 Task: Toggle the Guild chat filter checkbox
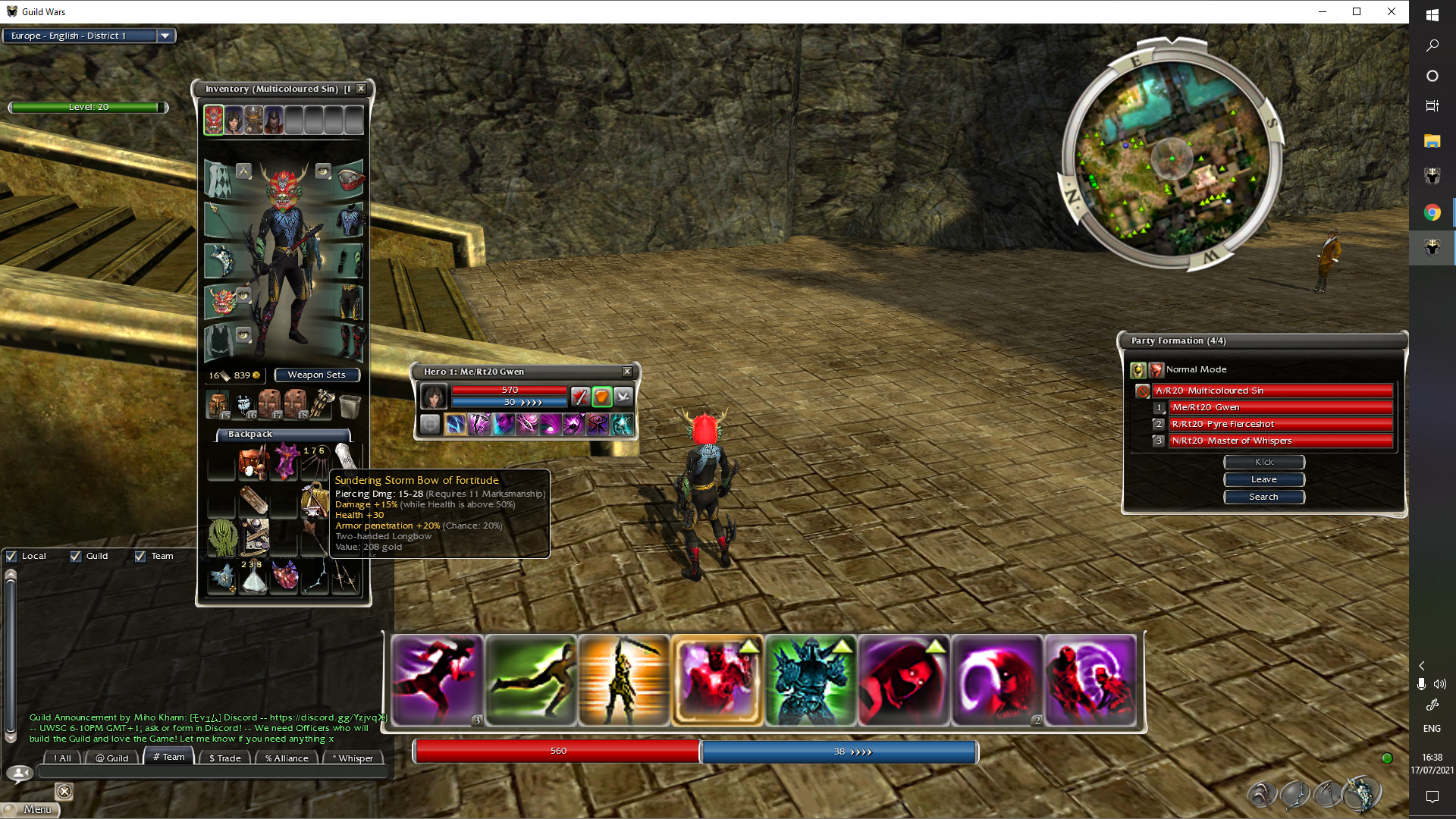point(76,557)
